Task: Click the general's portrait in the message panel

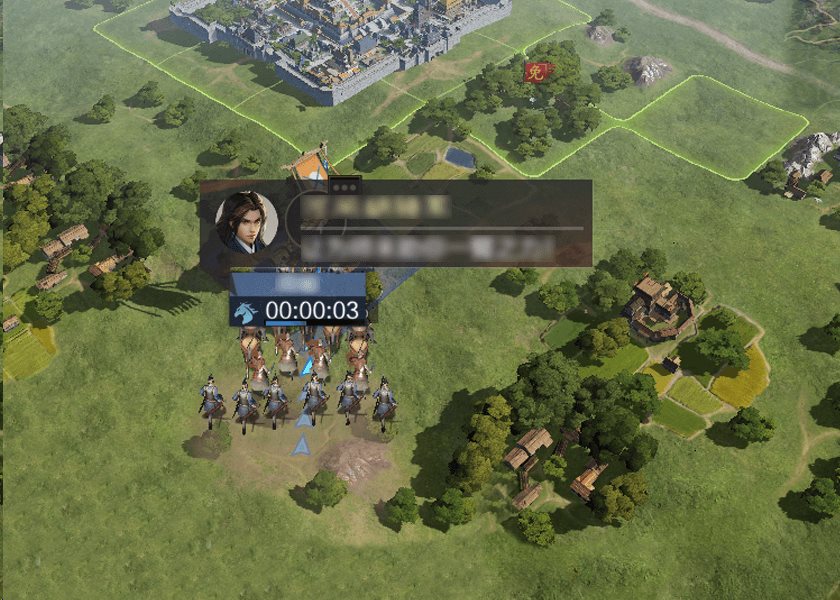Action: [x=246, y=222]
